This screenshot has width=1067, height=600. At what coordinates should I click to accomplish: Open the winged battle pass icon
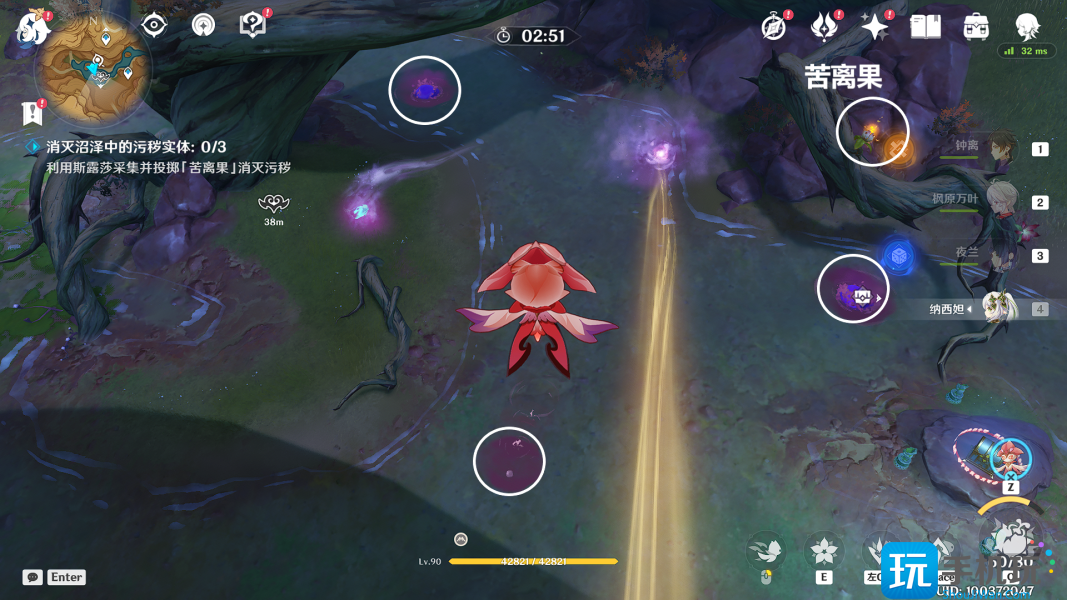tap(824, 27)
